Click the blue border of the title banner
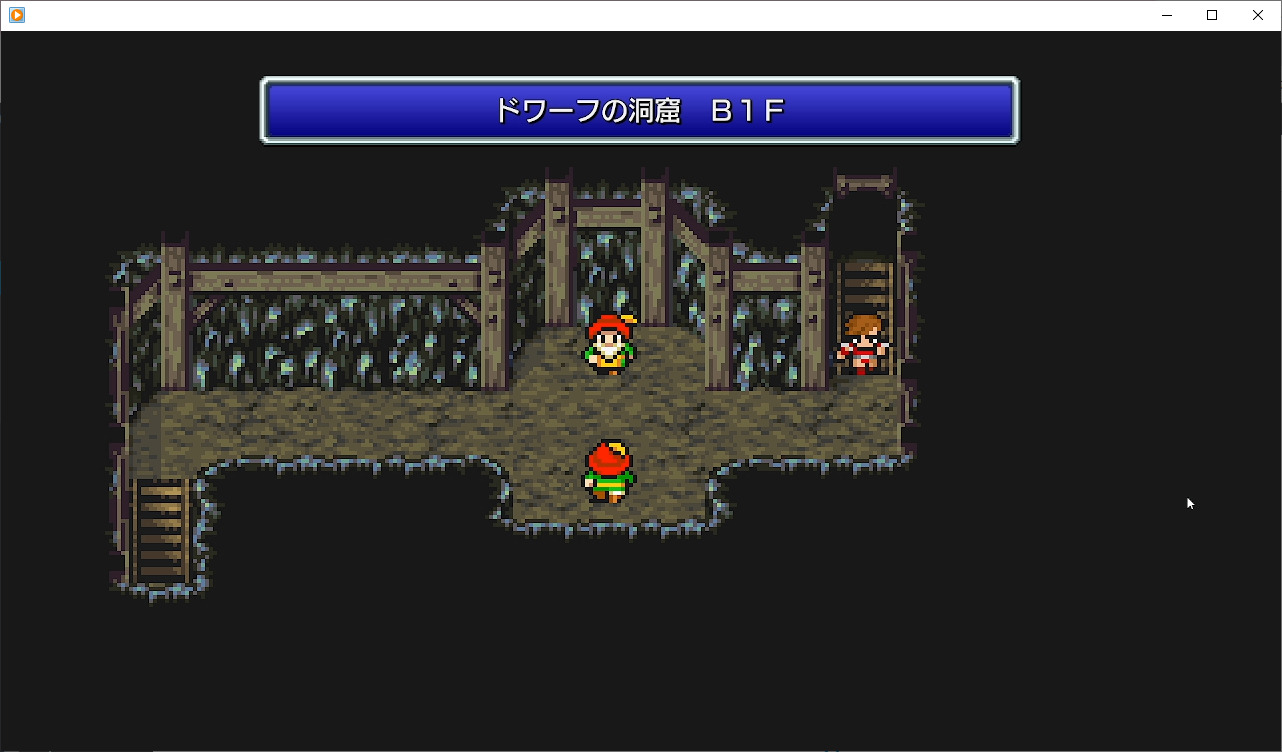Screen dimensions: 1282x752 [640, 84]
